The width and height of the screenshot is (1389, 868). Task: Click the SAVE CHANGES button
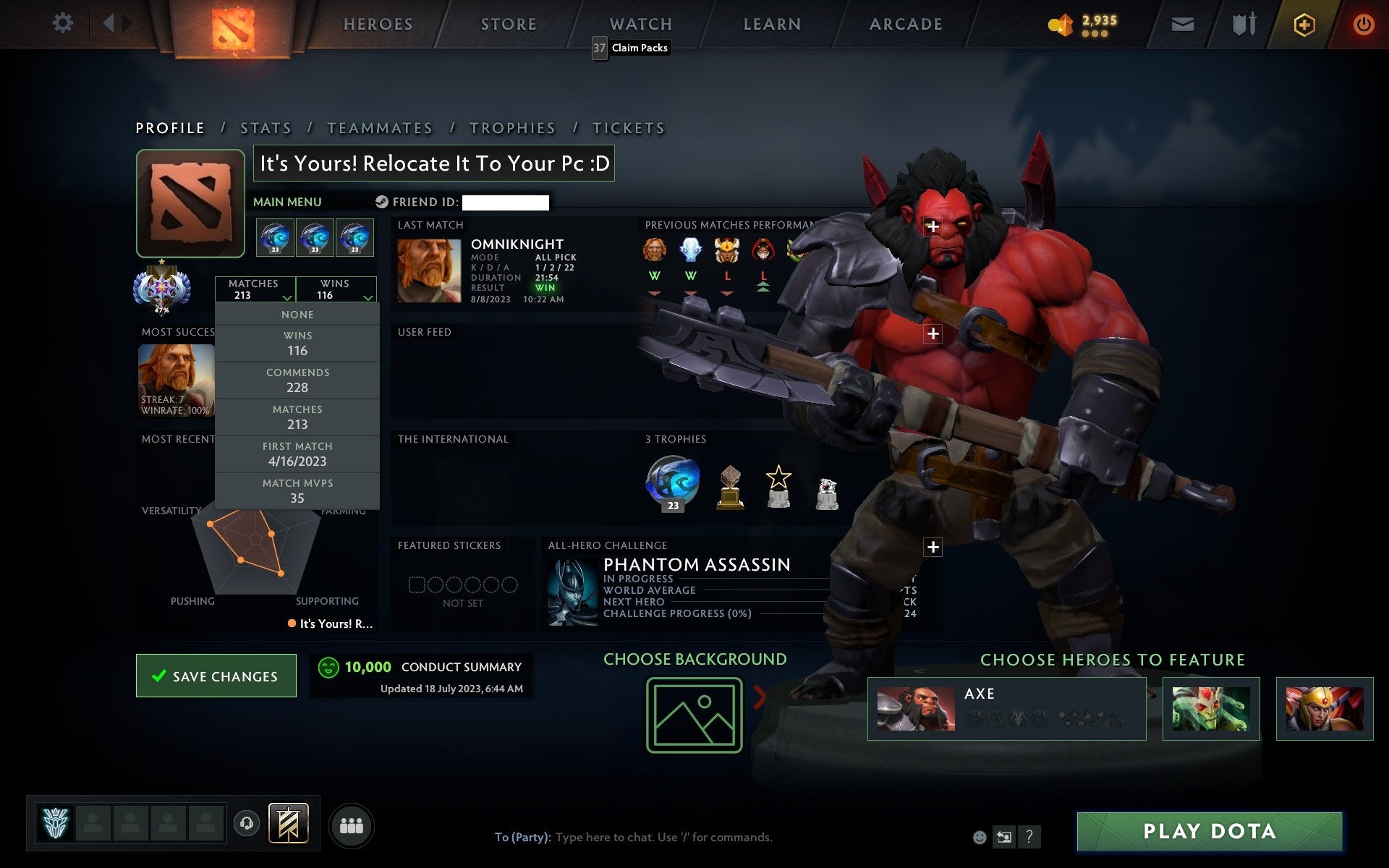click(x=216, y=676)
